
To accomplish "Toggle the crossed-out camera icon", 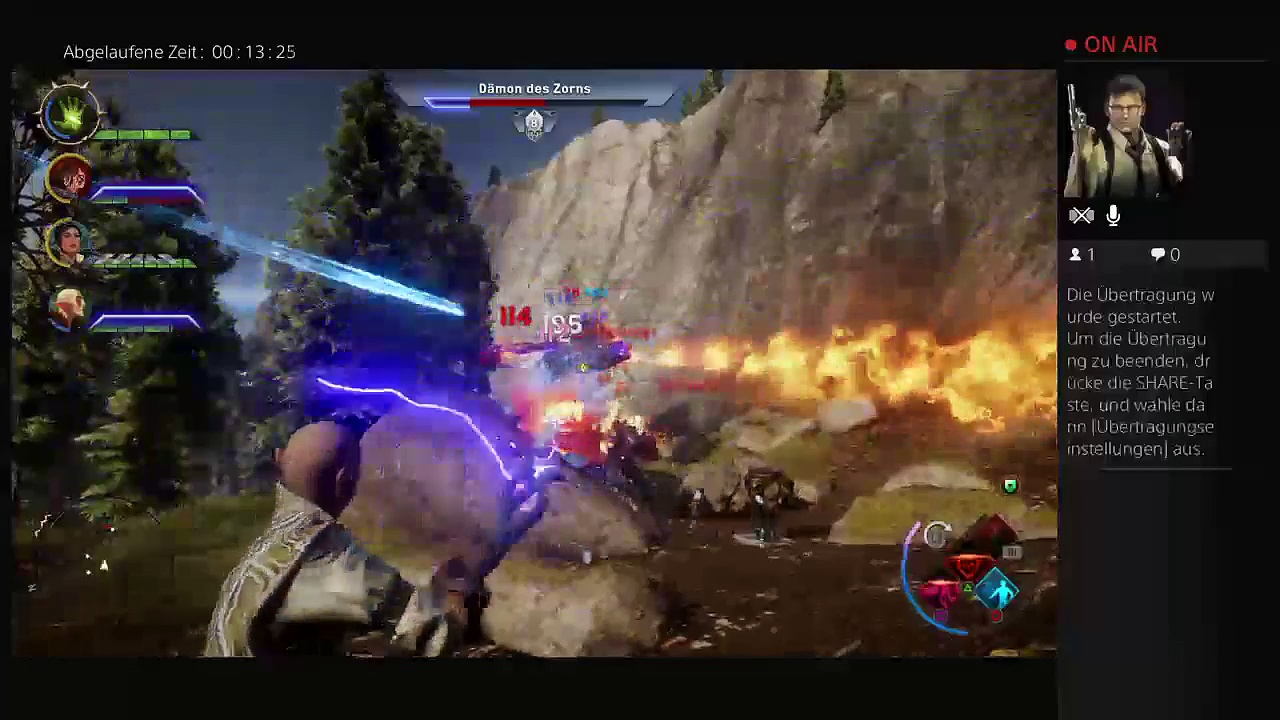I will click(1081, 215).
